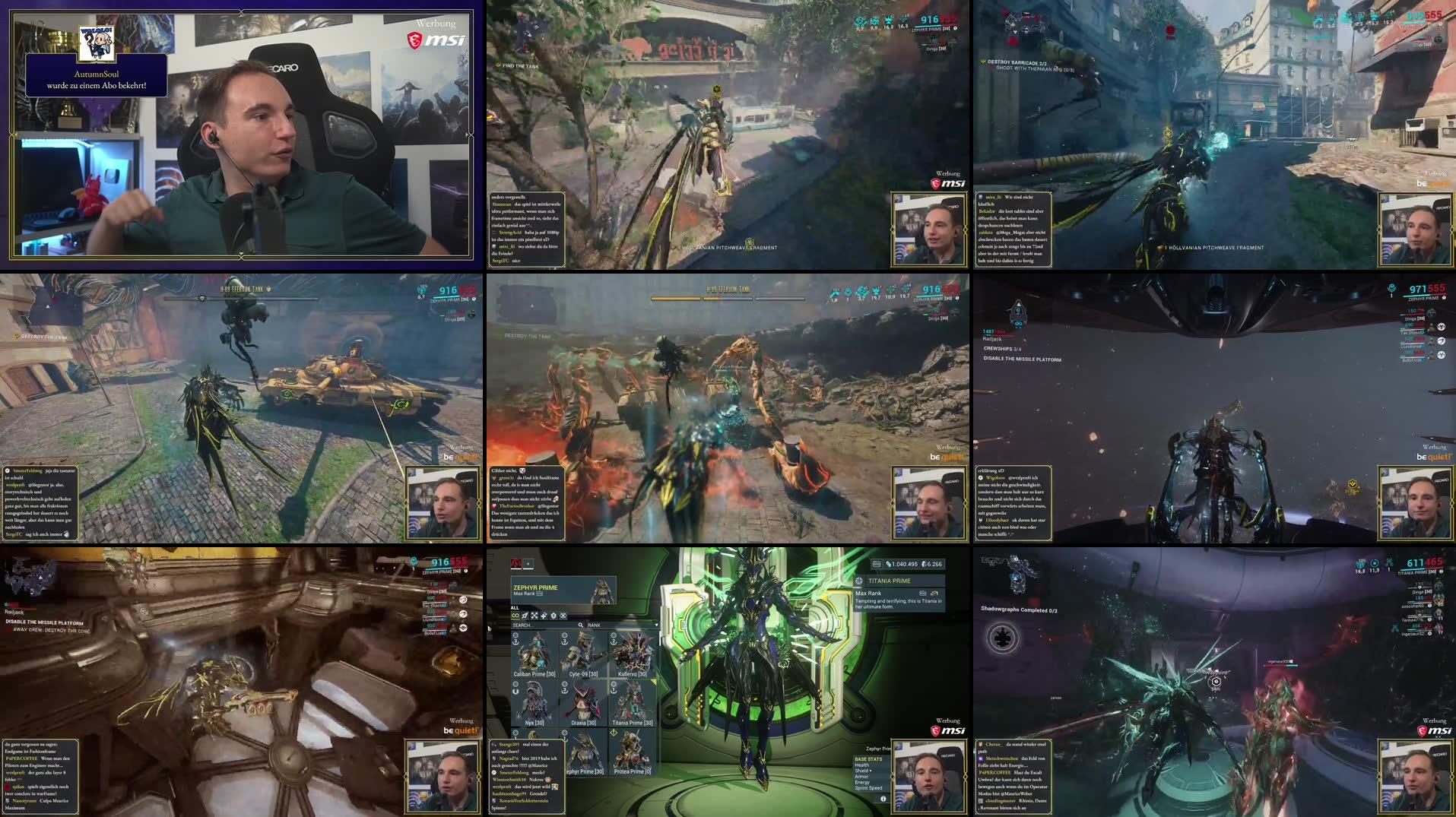
Task: Click the search magnifier icon beside SEARCH field
Action: pyautogui.click(x=581, y=625)
